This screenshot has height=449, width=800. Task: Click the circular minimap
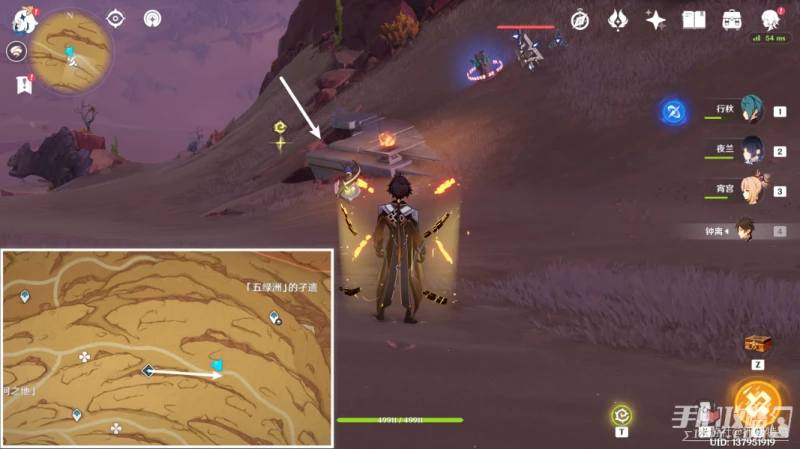(71, 53)
